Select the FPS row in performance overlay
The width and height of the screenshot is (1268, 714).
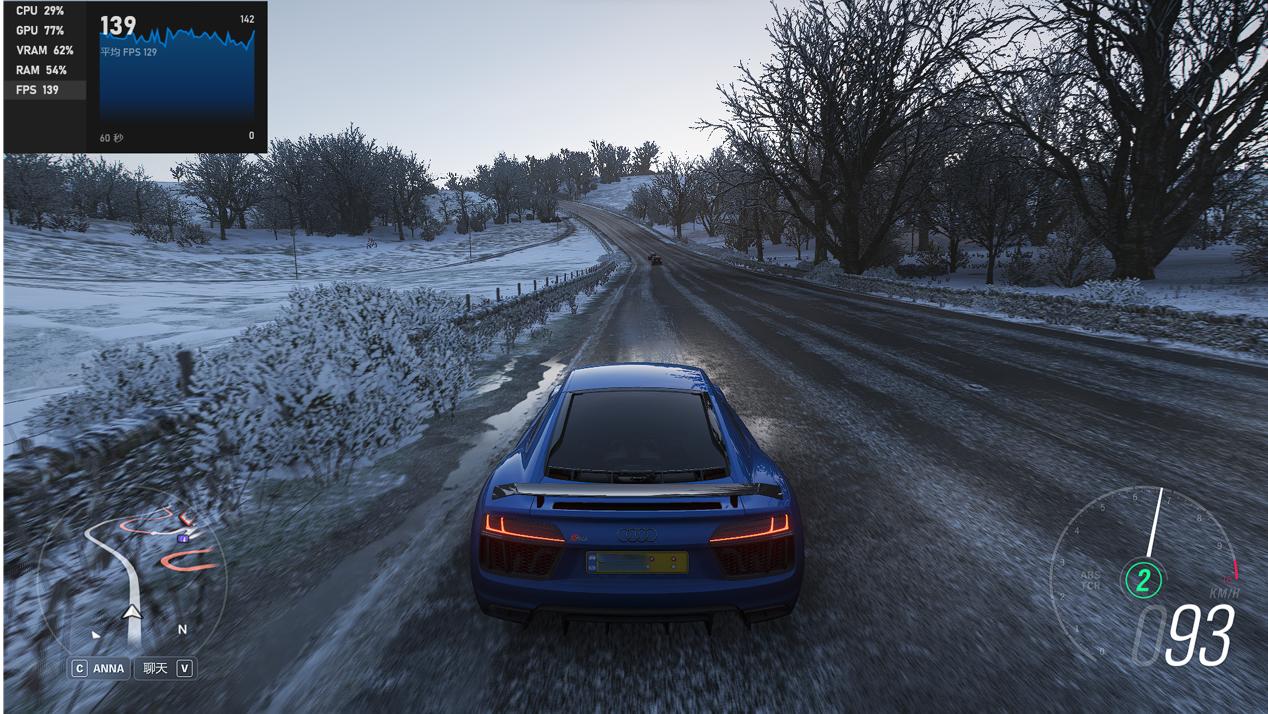[x=45, y=90]
